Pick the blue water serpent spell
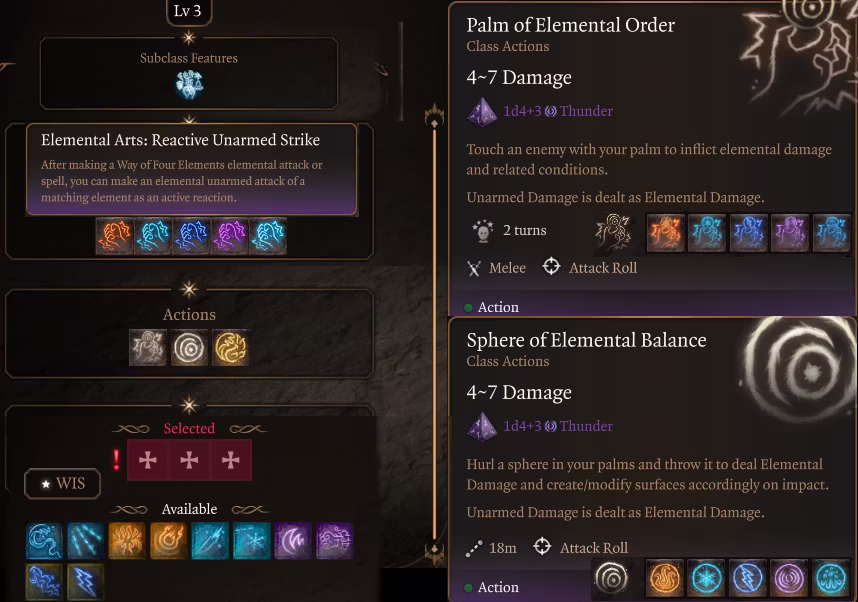Screen dimensions: 858x602 [45, 541]
